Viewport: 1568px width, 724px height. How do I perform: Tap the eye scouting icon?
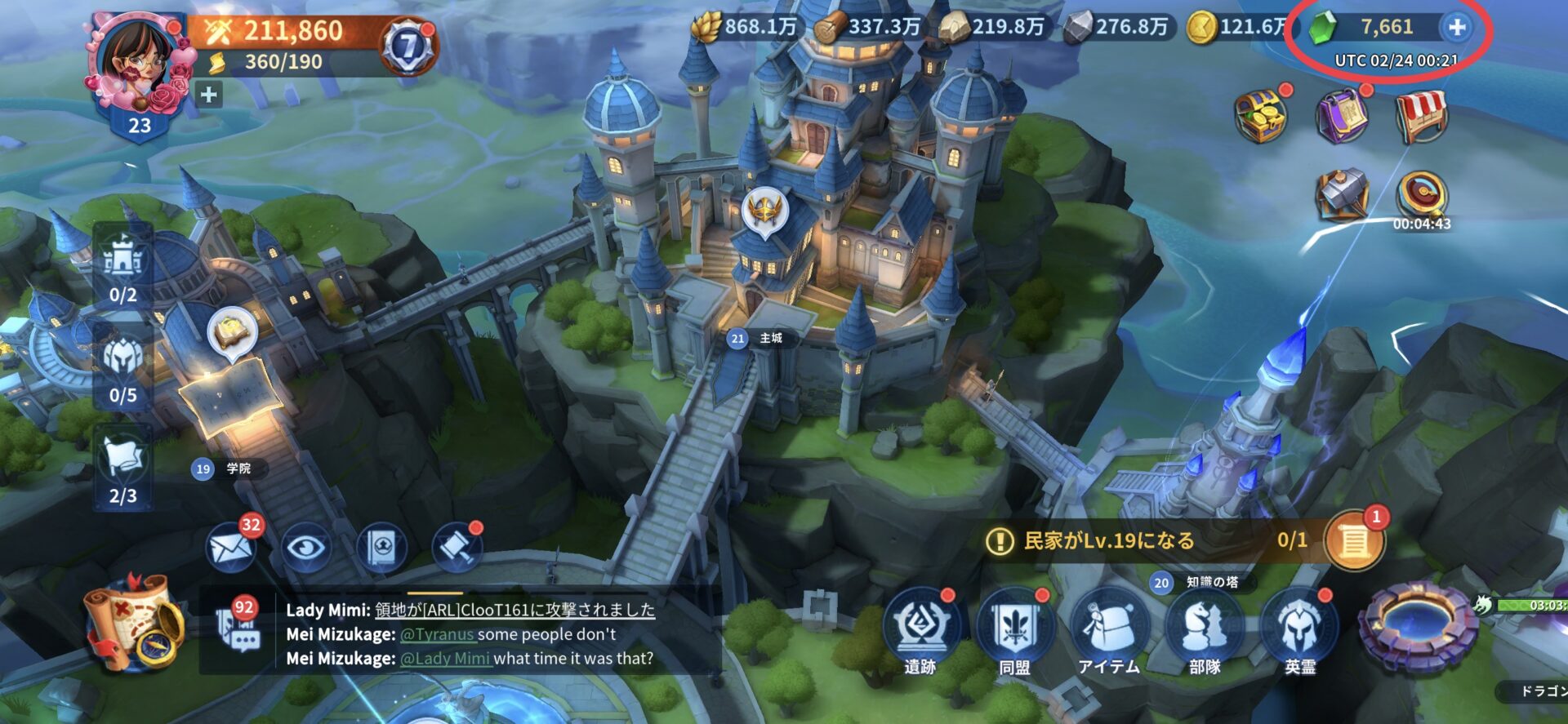tap(306, 547)
